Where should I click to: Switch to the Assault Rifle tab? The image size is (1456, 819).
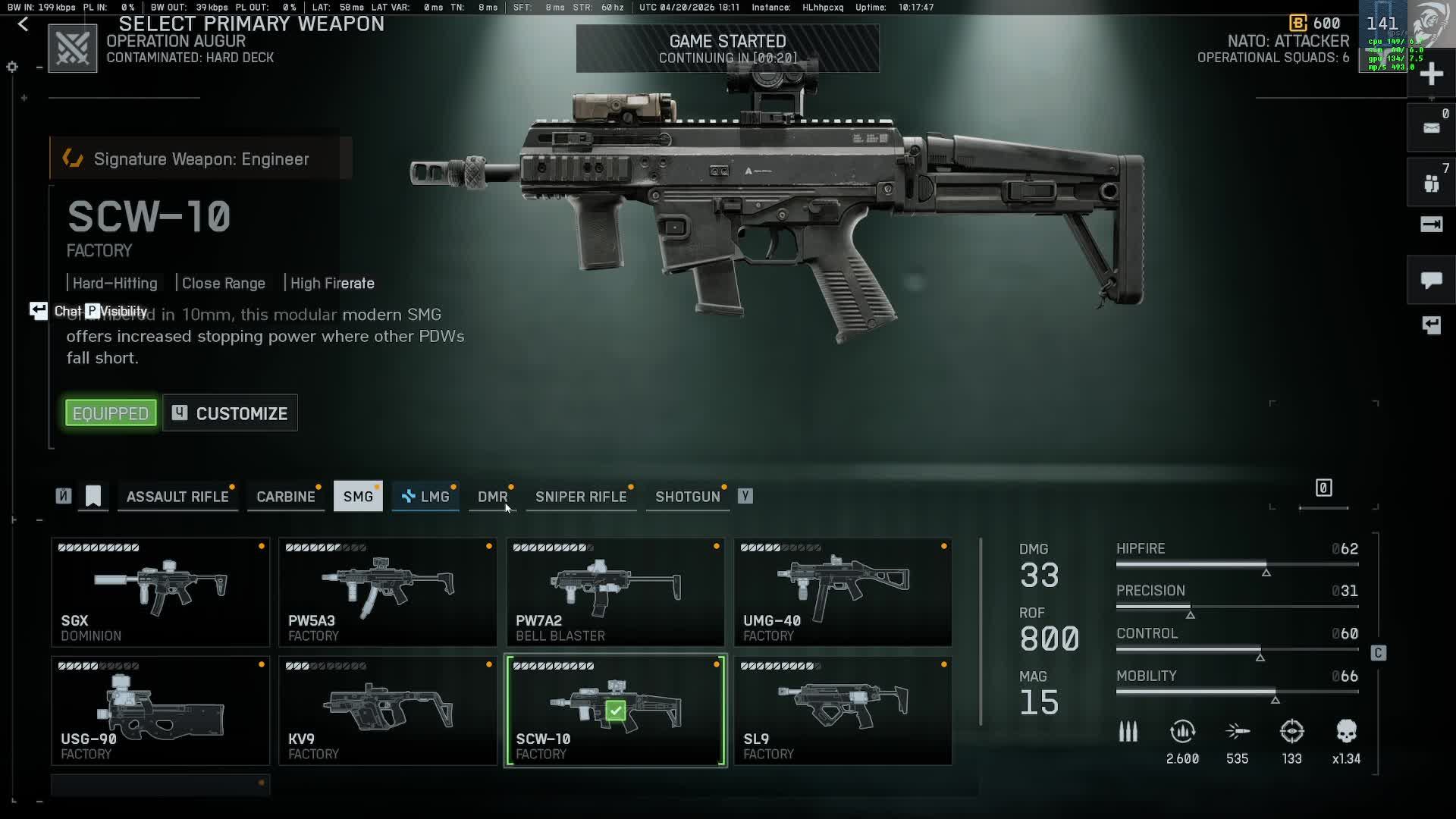tap(177, 497)
